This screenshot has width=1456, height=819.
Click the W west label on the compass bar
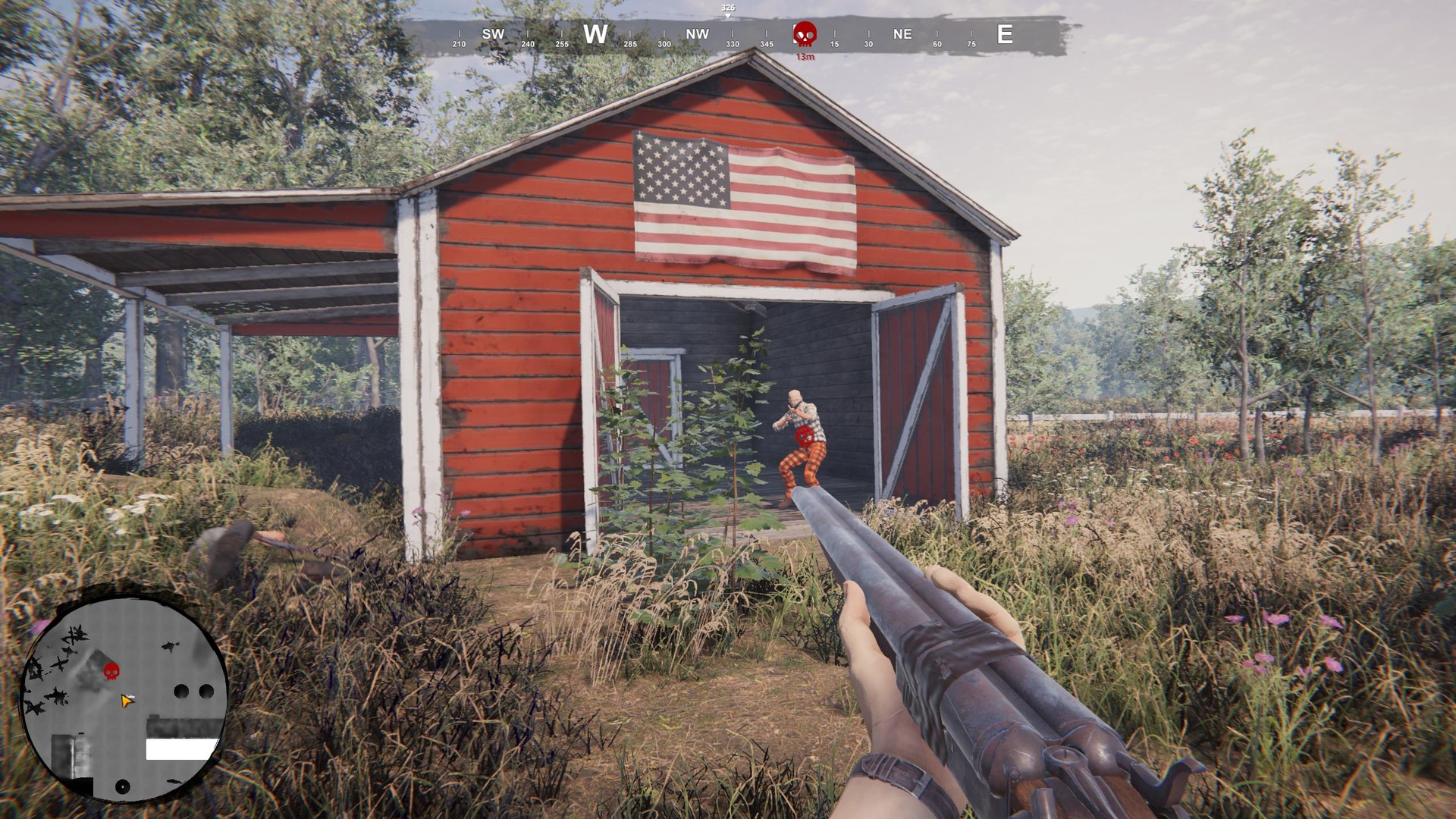click(x=595, y=34)
